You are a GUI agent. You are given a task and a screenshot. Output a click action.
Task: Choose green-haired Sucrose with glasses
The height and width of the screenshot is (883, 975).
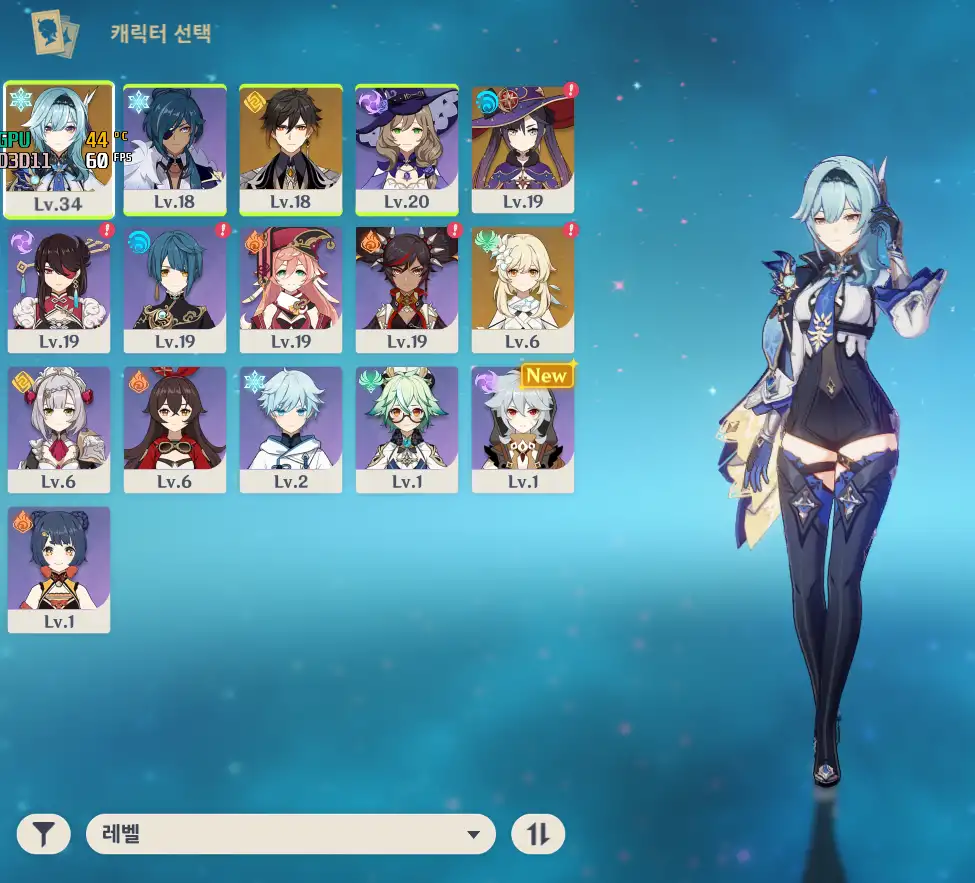click(407, 428)
